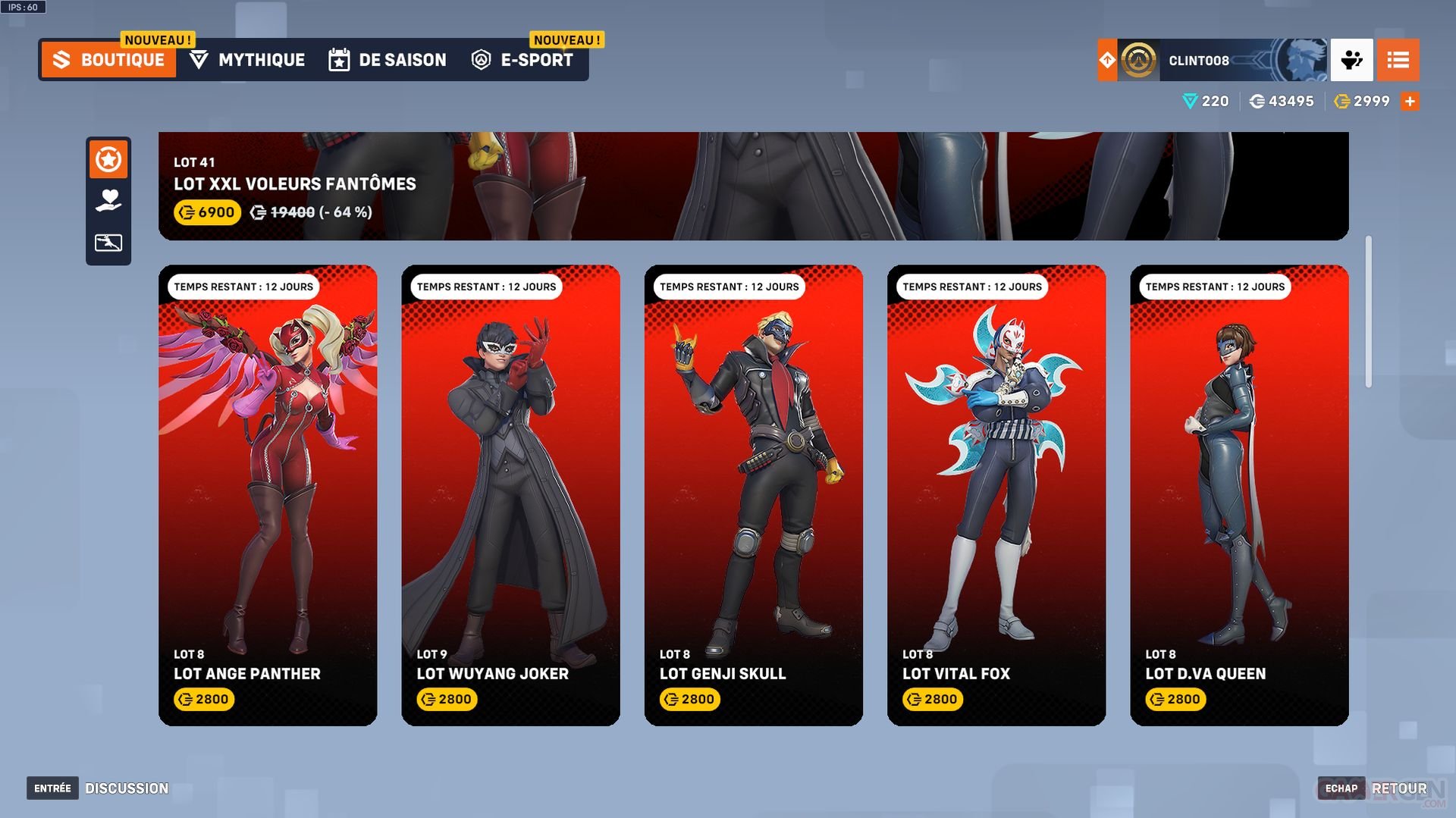This screenshot has height=818, width=1456.
Task: Select the Lot D.Va Queen card
Action: (x=1238, y=494)
